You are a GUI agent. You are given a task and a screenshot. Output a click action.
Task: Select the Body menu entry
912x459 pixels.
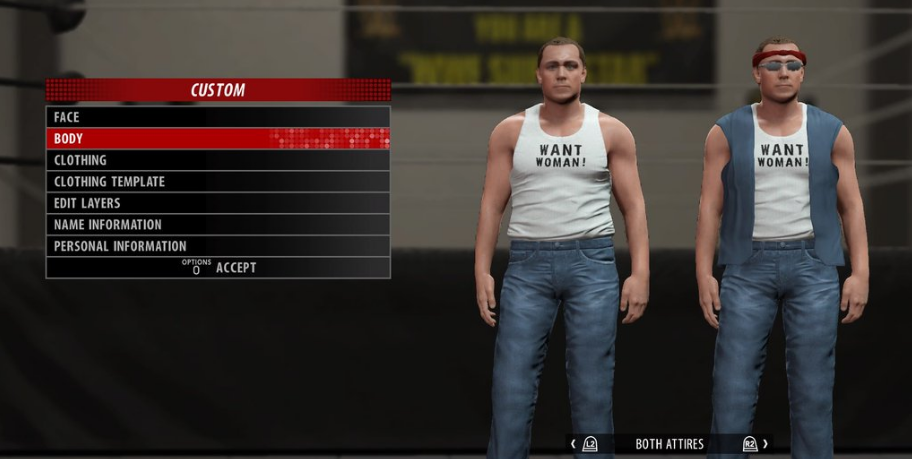pyautogui.click(x=217, y=139)
